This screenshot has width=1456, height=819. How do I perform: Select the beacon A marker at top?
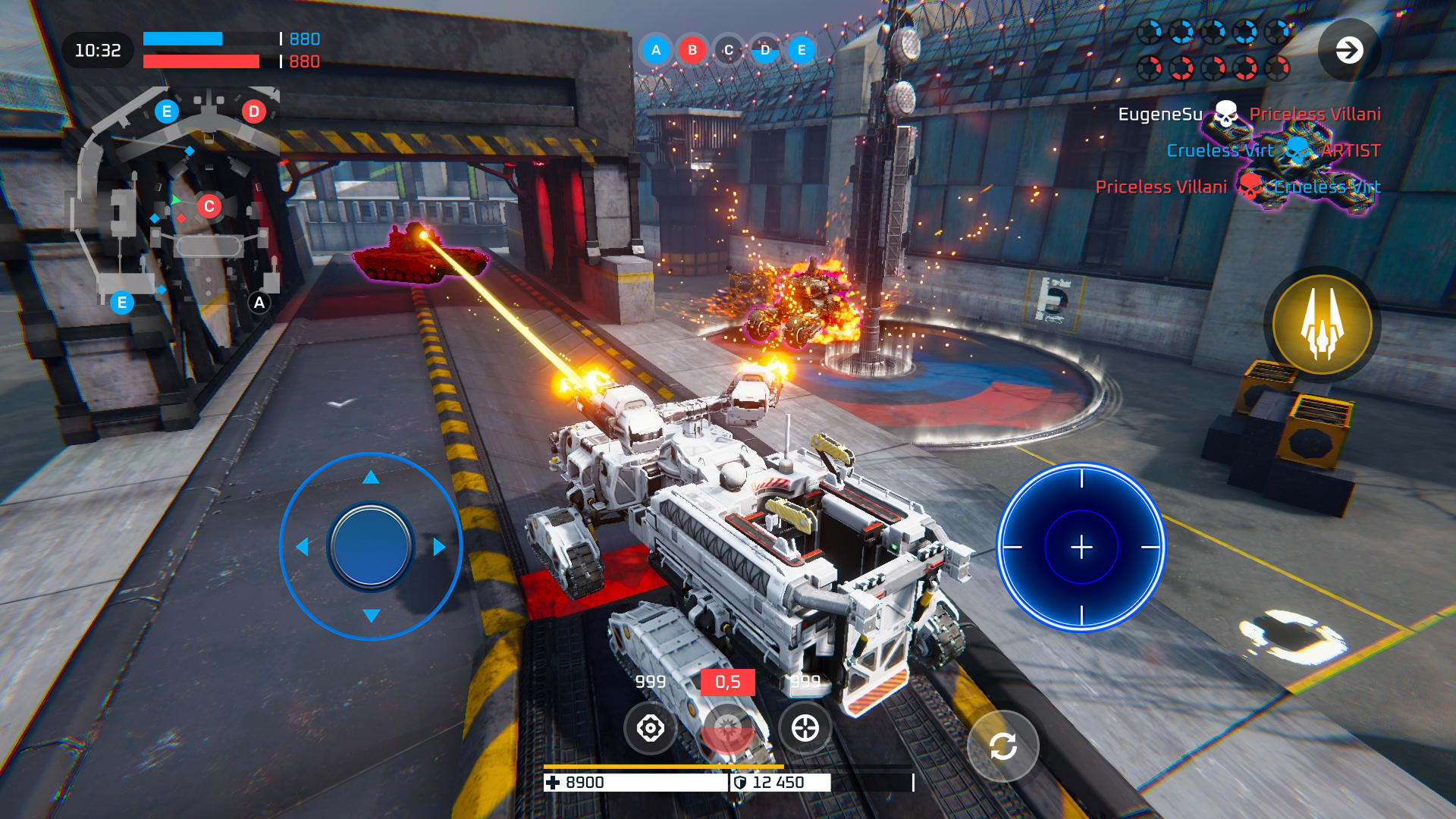(654, 51)
